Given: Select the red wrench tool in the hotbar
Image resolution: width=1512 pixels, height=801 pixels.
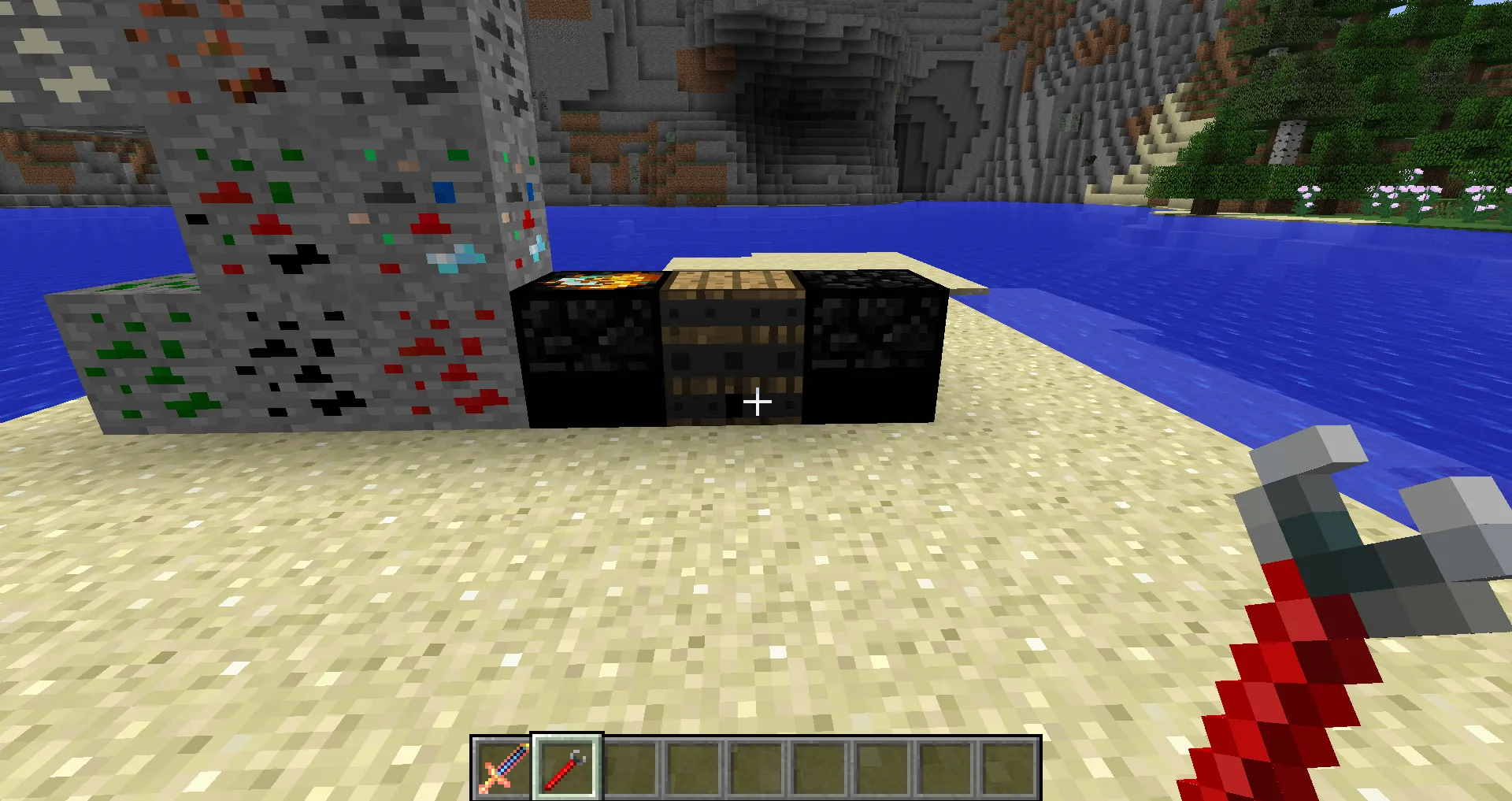Looking at the screenshot, I should tap(565, 768).
